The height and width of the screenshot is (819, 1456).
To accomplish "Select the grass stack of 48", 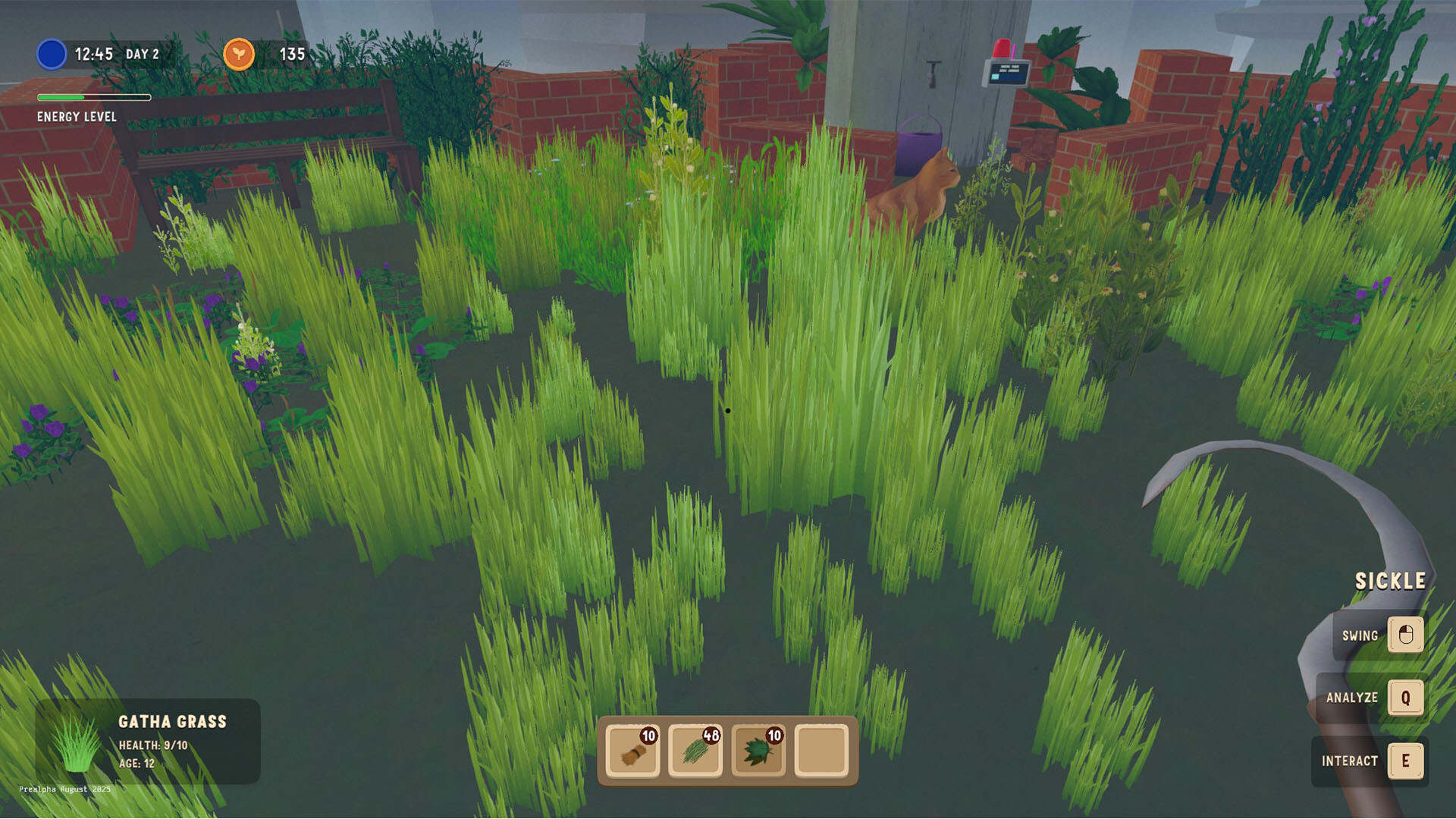I will click(x=695, y=751).
